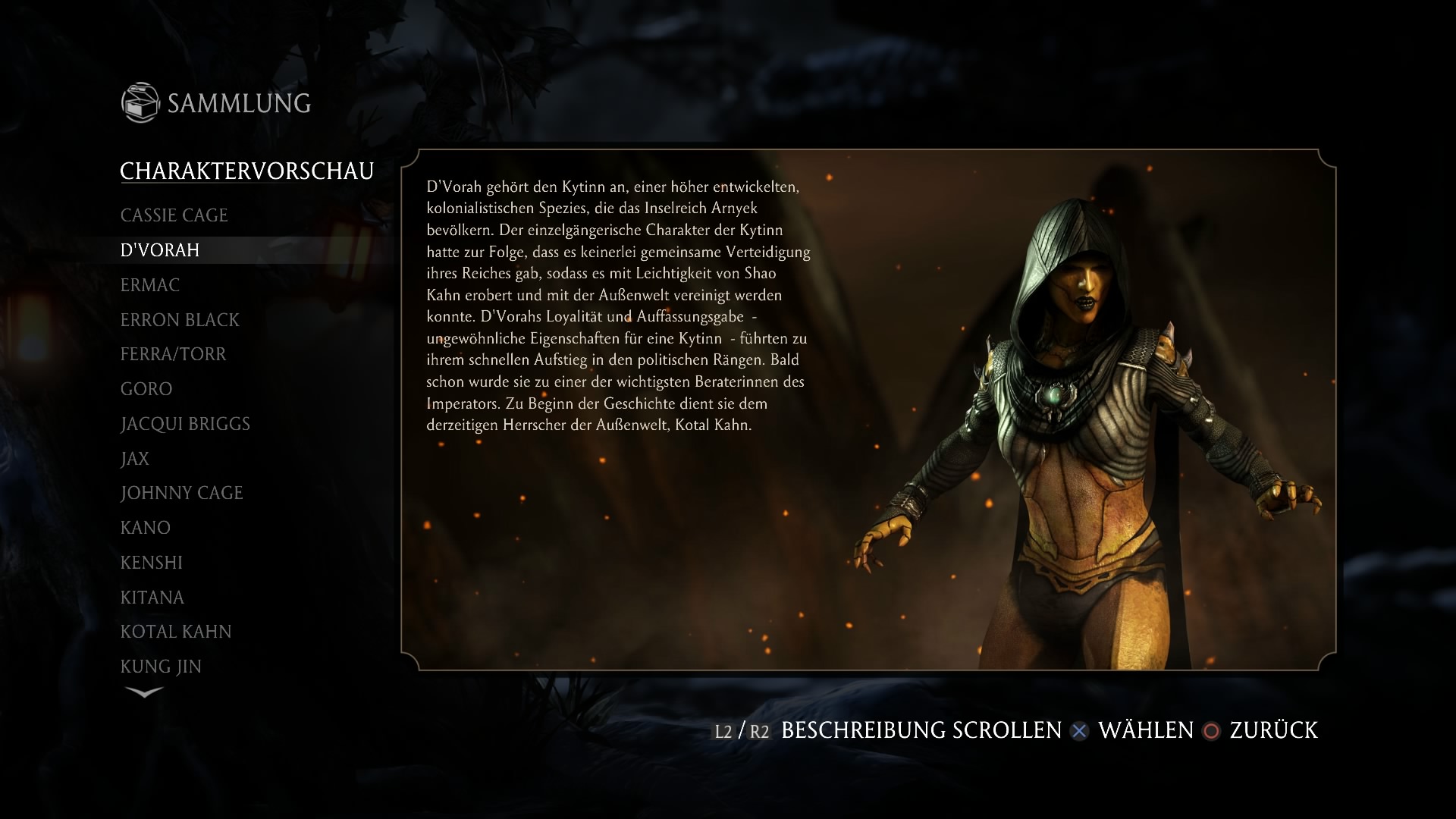
Task: Click the L2 scroll prompt
Action: point(723,731)
